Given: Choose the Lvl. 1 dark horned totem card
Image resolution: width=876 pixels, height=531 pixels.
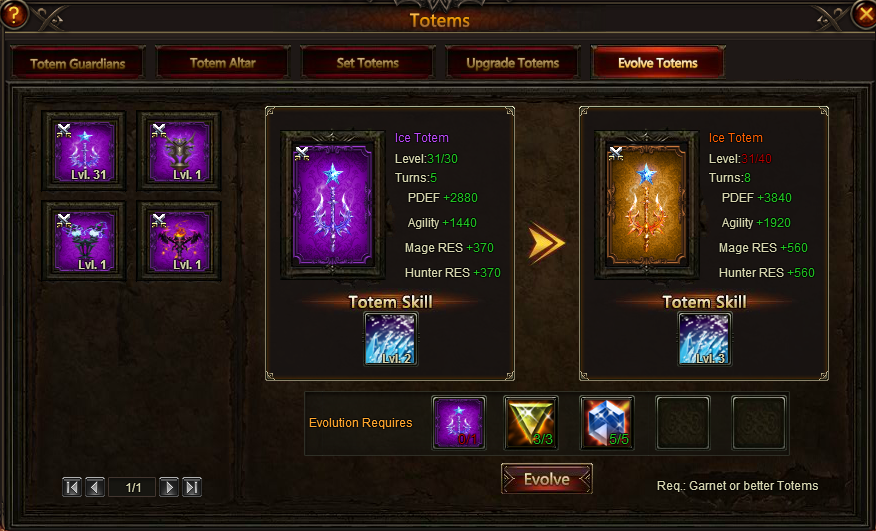Looking at the screenshot, I should click(179, 151).
